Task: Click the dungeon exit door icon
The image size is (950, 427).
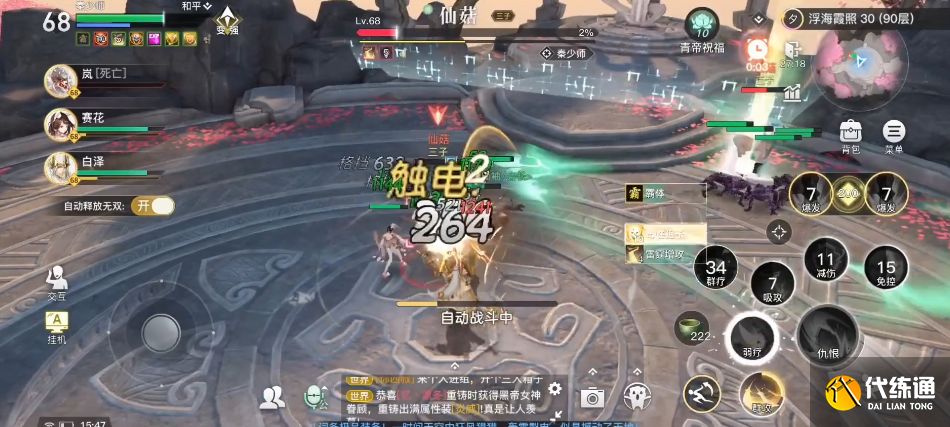Action: coord(792,51)
